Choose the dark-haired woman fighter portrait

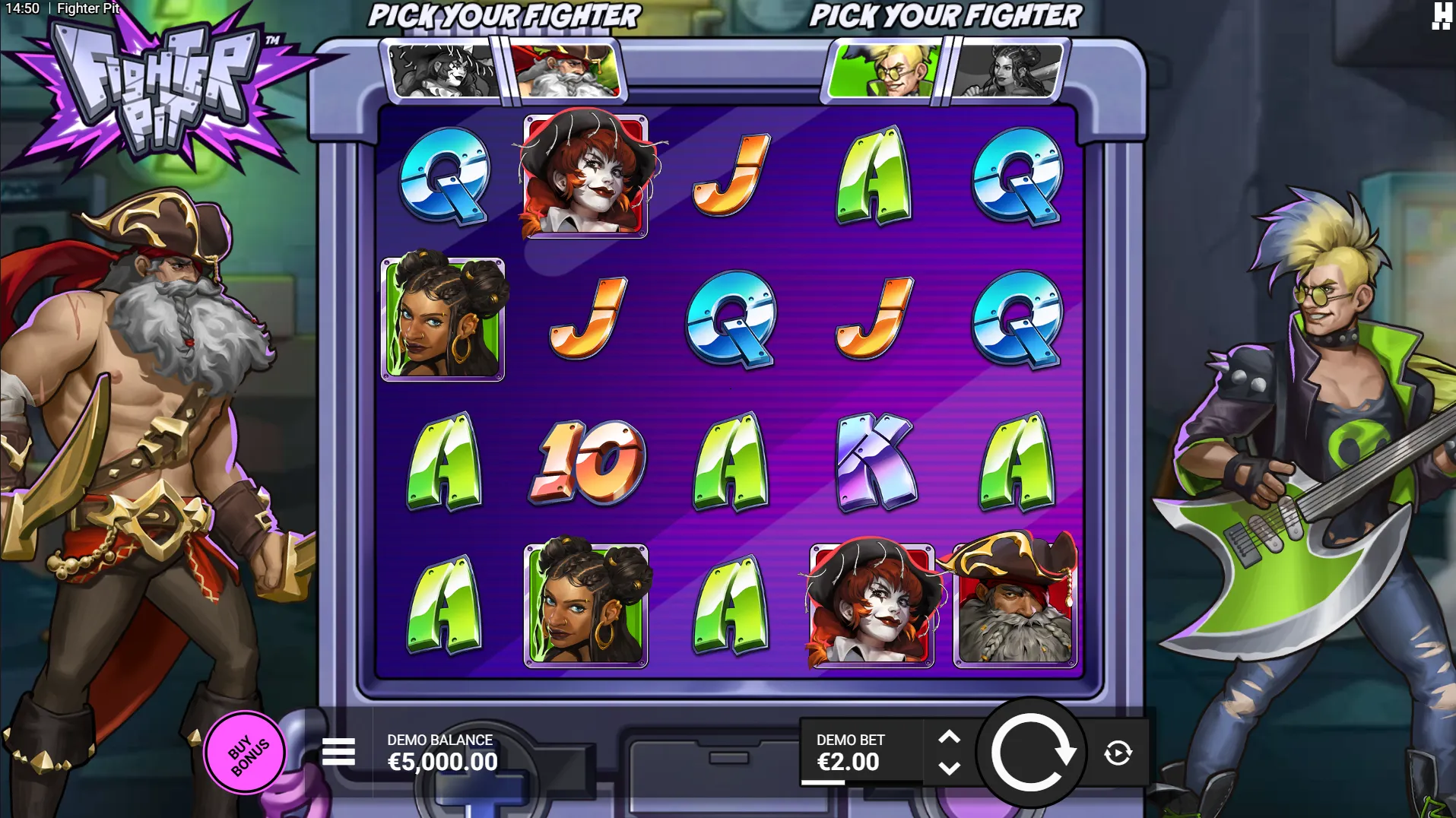pyautogui.click(x=1007, y=71)
